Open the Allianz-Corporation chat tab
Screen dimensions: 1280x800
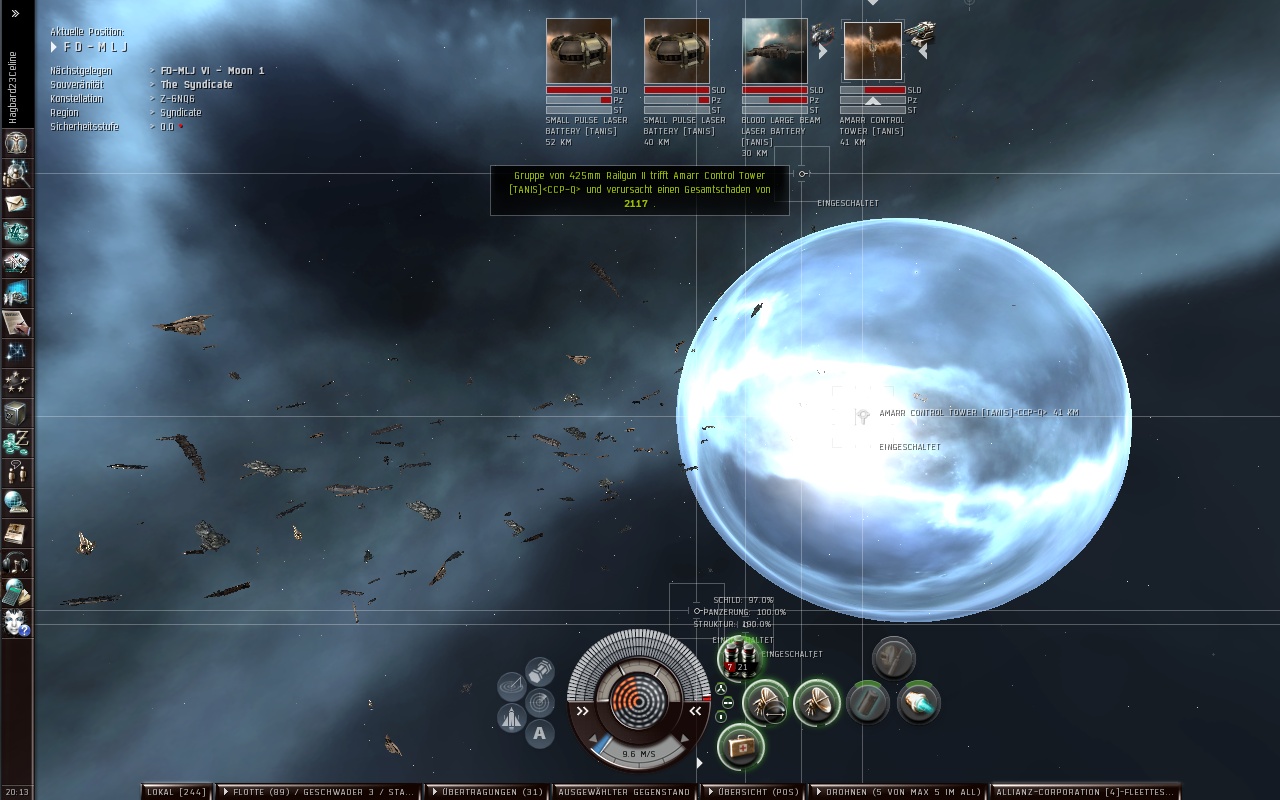(x=1084, y=792)
